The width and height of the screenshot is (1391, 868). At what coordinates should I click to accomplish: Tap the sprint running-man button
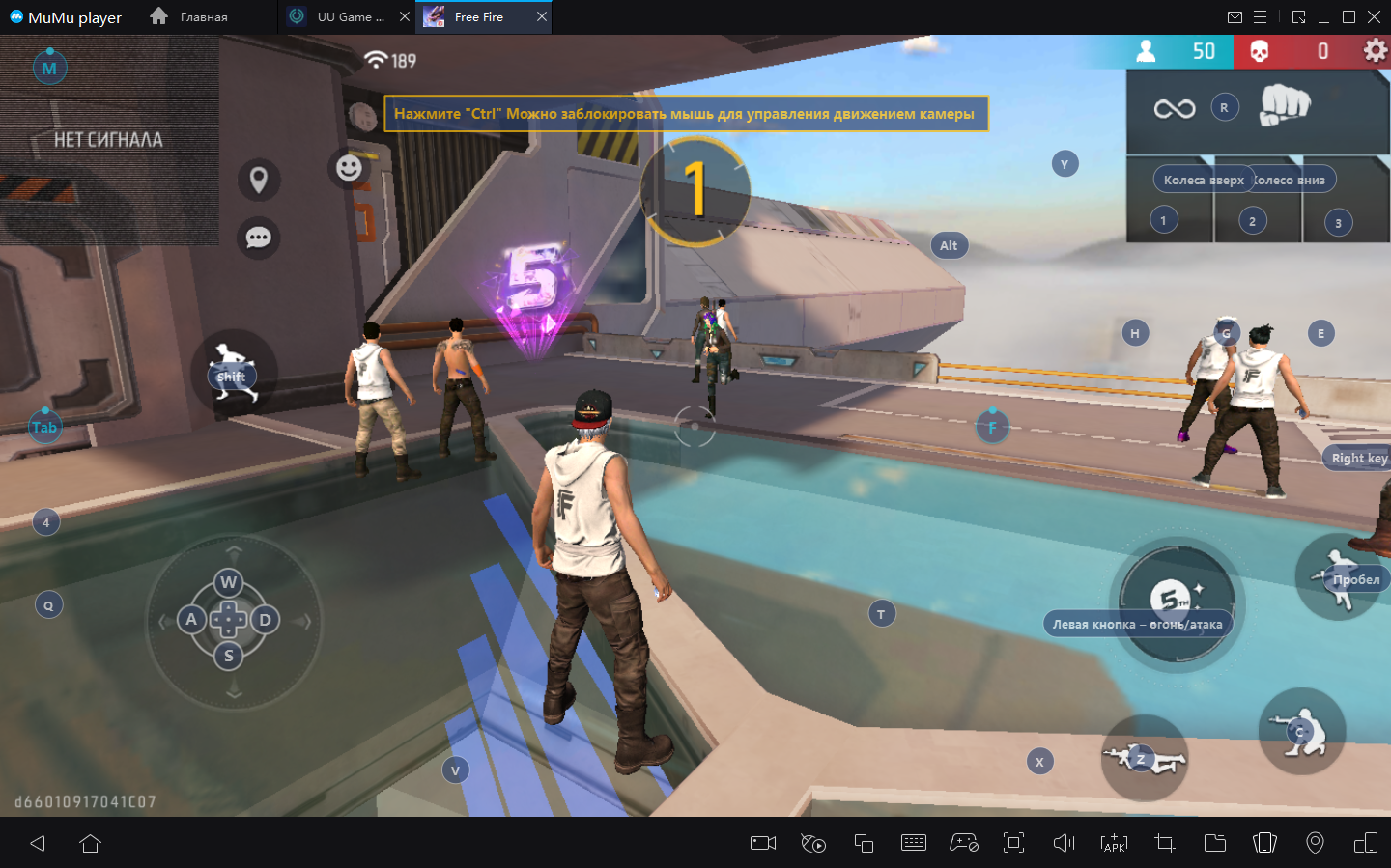coord(233,374)
